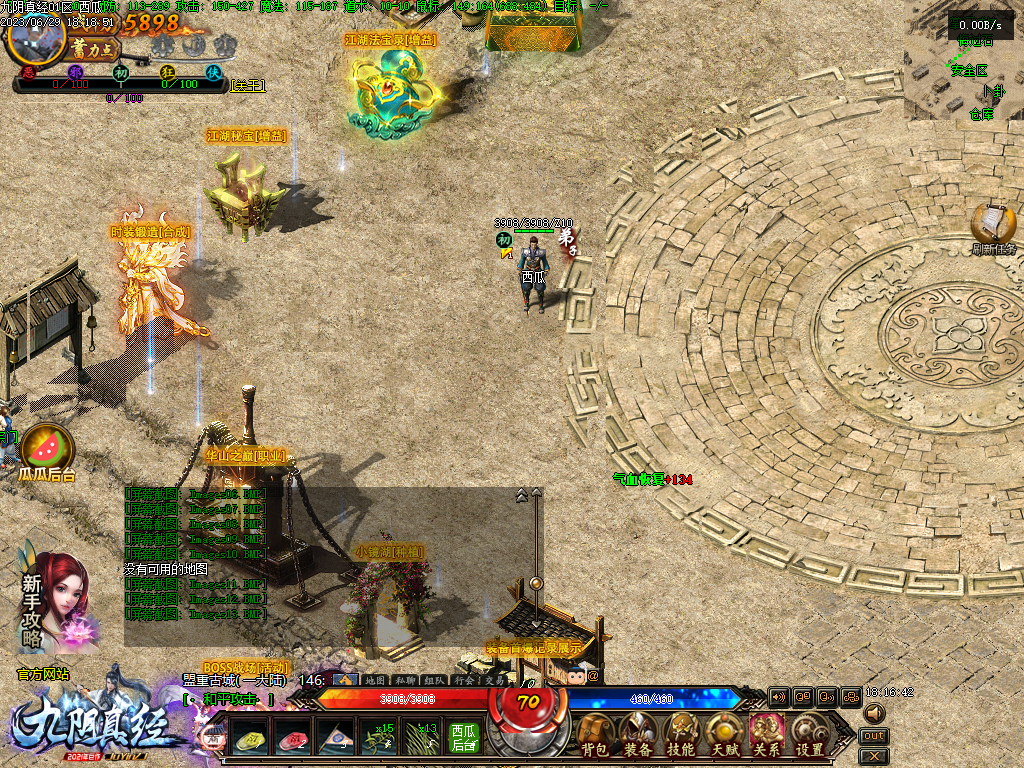Open the 设置 settings menu
The image size is (1024, 768).
(x=809, y=735)
